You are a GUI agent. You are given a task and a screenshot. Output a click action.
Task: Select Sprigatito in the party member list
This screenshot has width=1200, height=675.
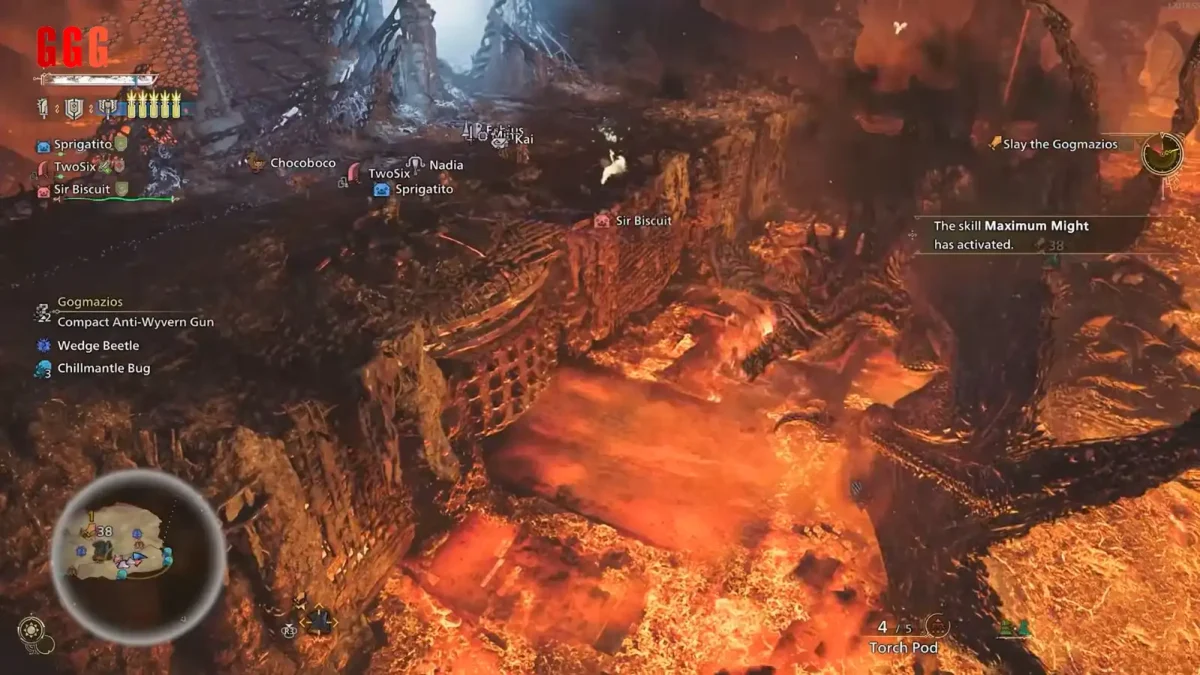82,145
